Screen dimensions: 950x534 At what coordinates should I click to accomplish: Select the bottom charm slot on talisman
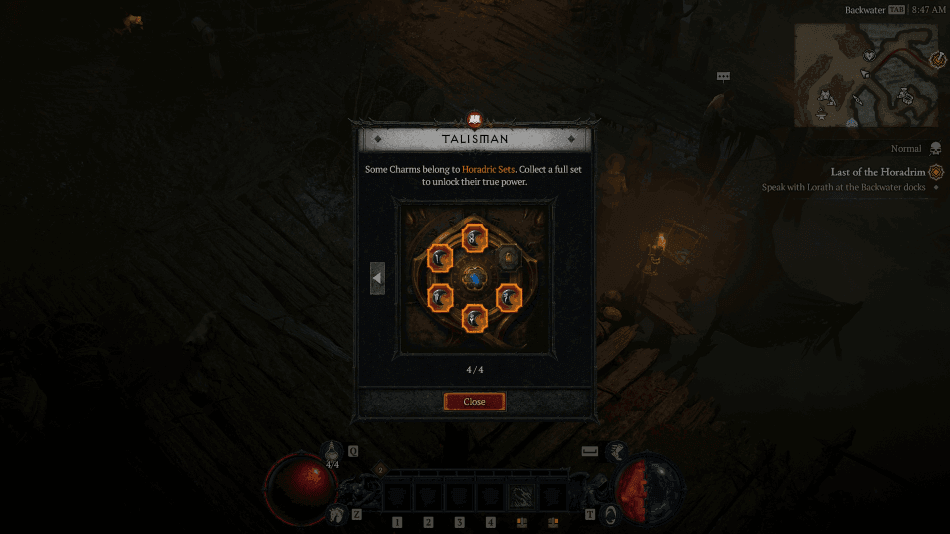tap(474, 318)
